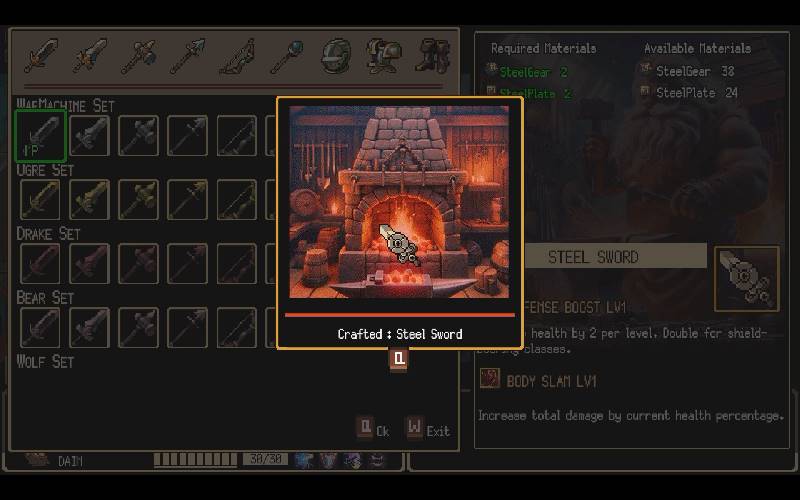Pick the Drake Set sword slot
The height and width of the screenshot is (500, 800).
pyautogui.click(x=41, y=263)
